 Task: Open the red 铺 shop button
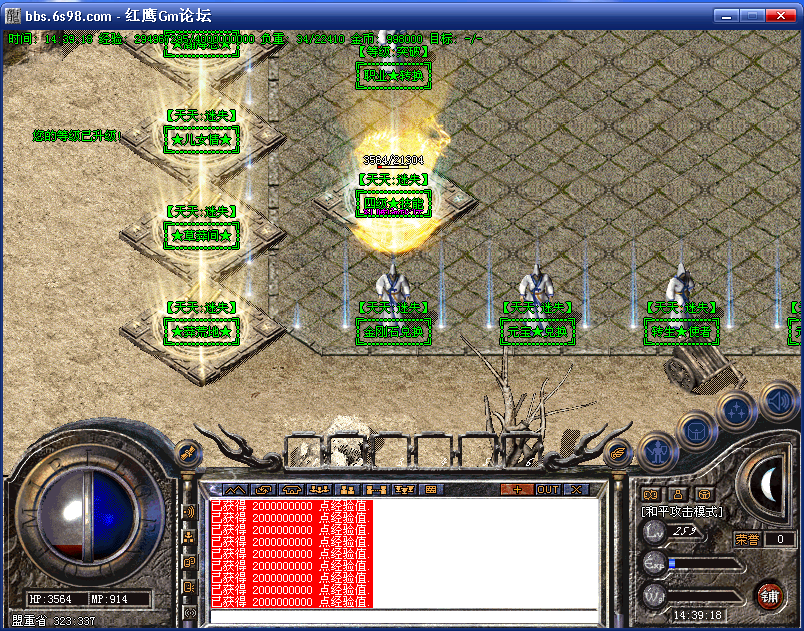pyautogui.click(x=769, y=597)
